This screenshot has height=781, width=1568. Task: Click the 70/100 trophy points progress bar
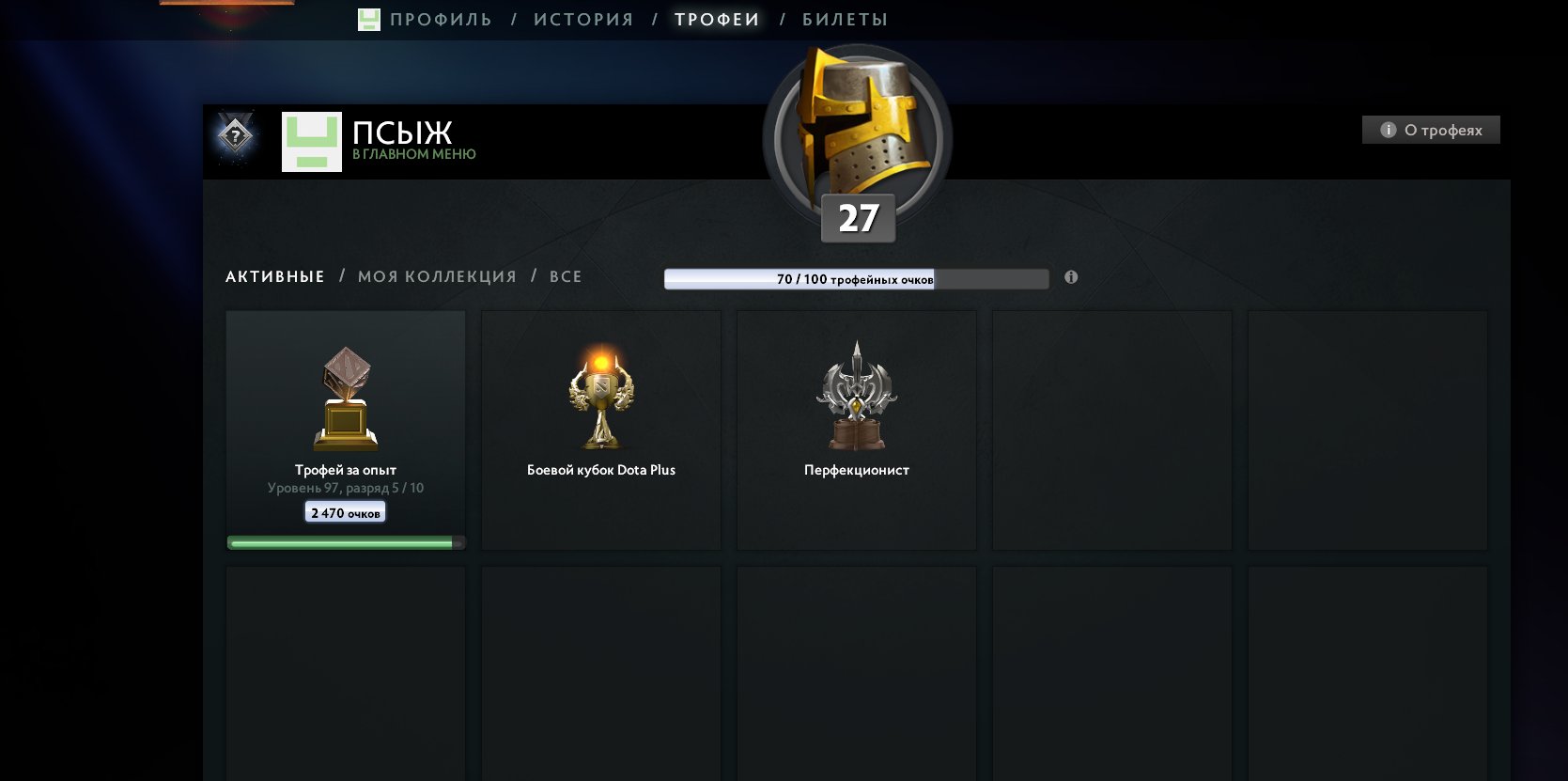tap(856, 278)
